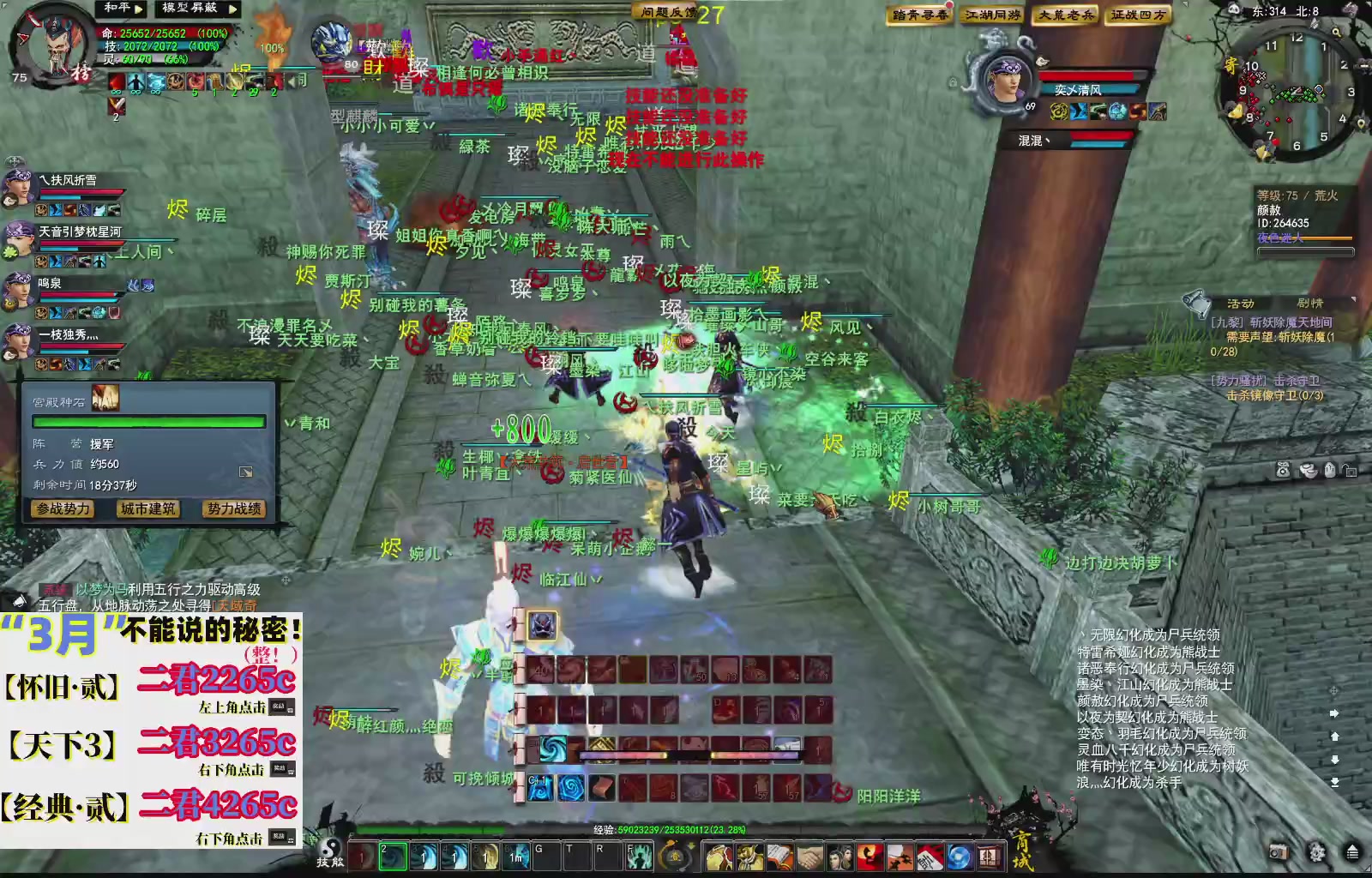Click the camera screenshot icon at bottom right
This screenshot has width=1372, height=878.
(x=1278, y=851)
